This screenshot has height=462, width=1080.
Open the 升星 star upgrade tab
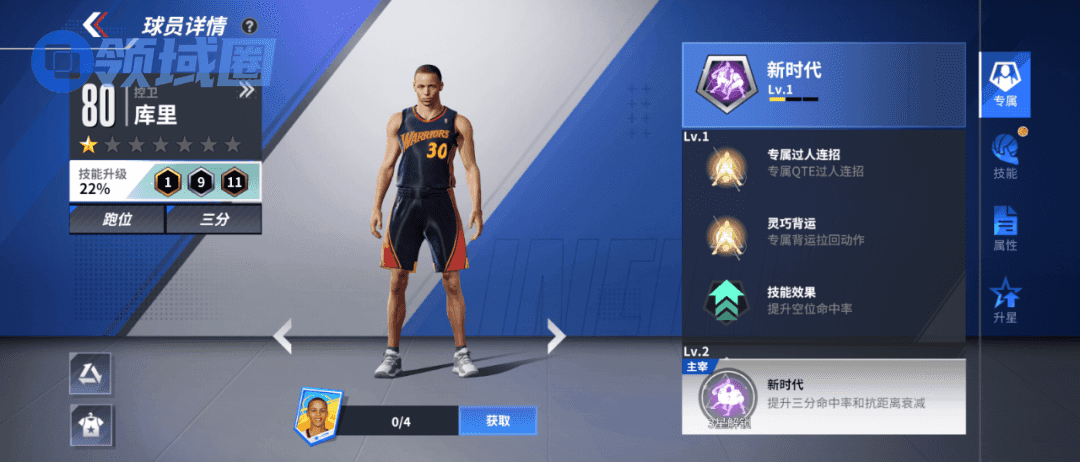click(1004, 302)
